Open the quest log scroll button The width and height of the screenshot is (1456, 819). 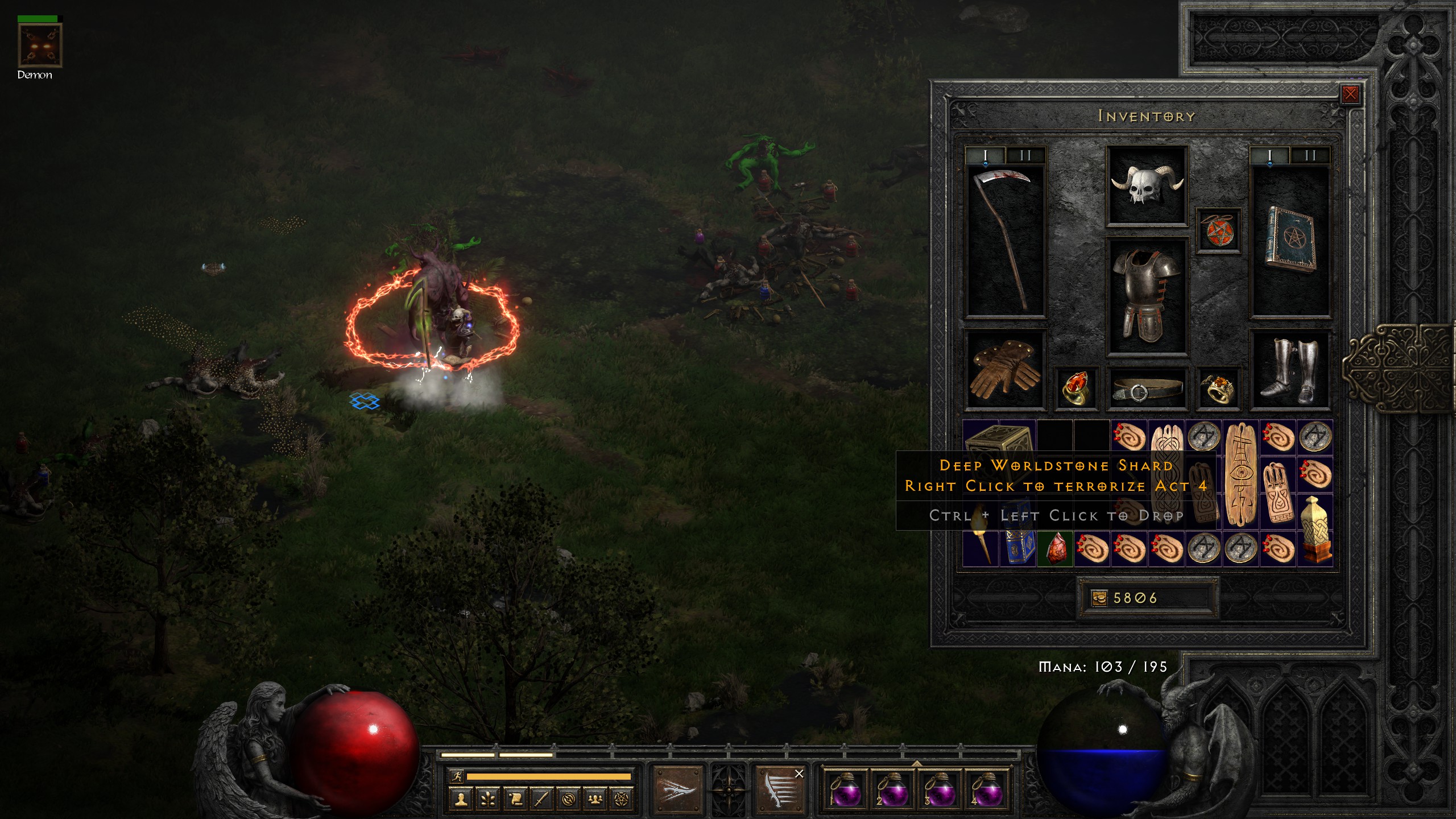coord(515,800)
